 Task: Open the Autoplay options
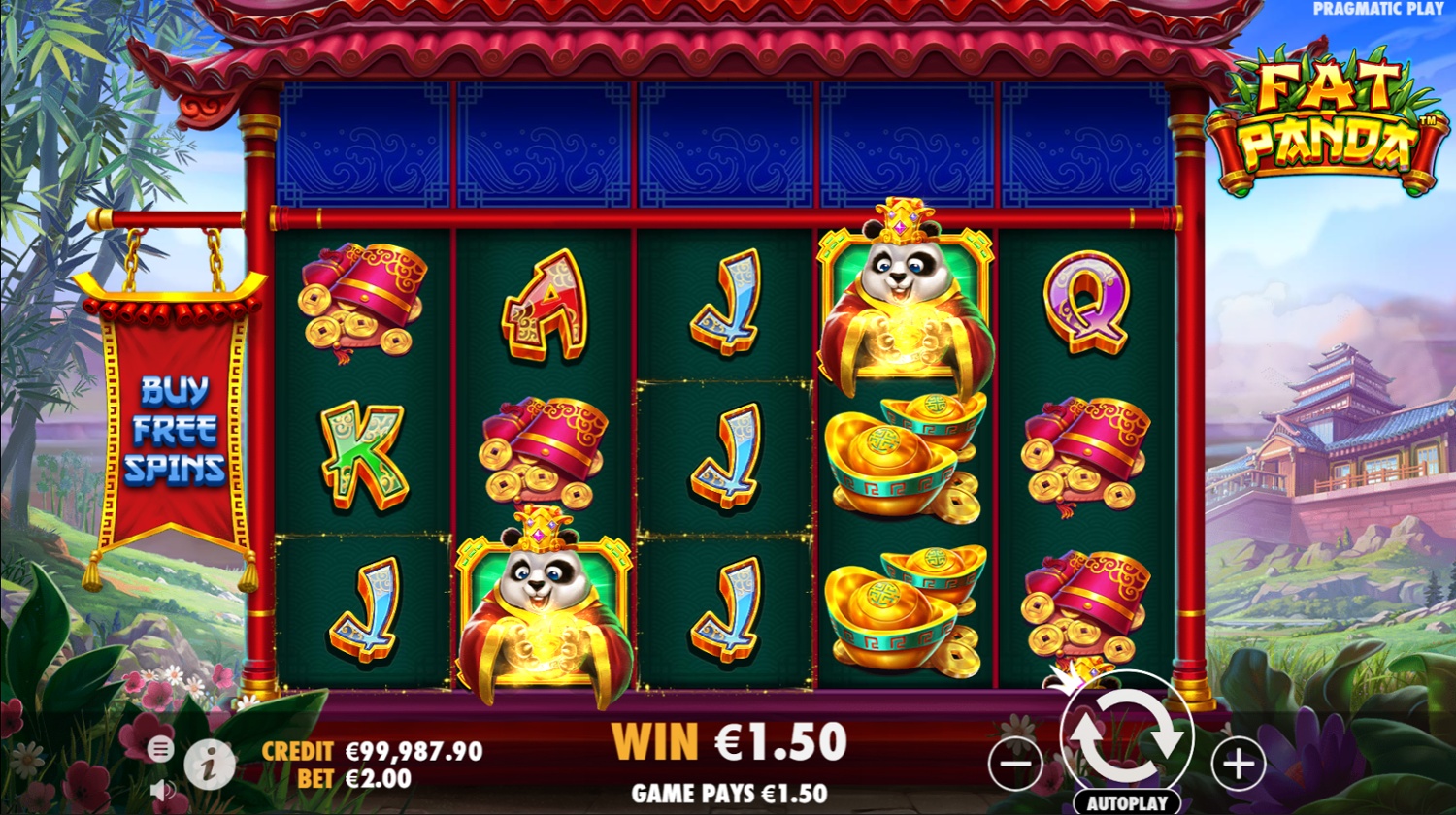tap(1126, 804)
